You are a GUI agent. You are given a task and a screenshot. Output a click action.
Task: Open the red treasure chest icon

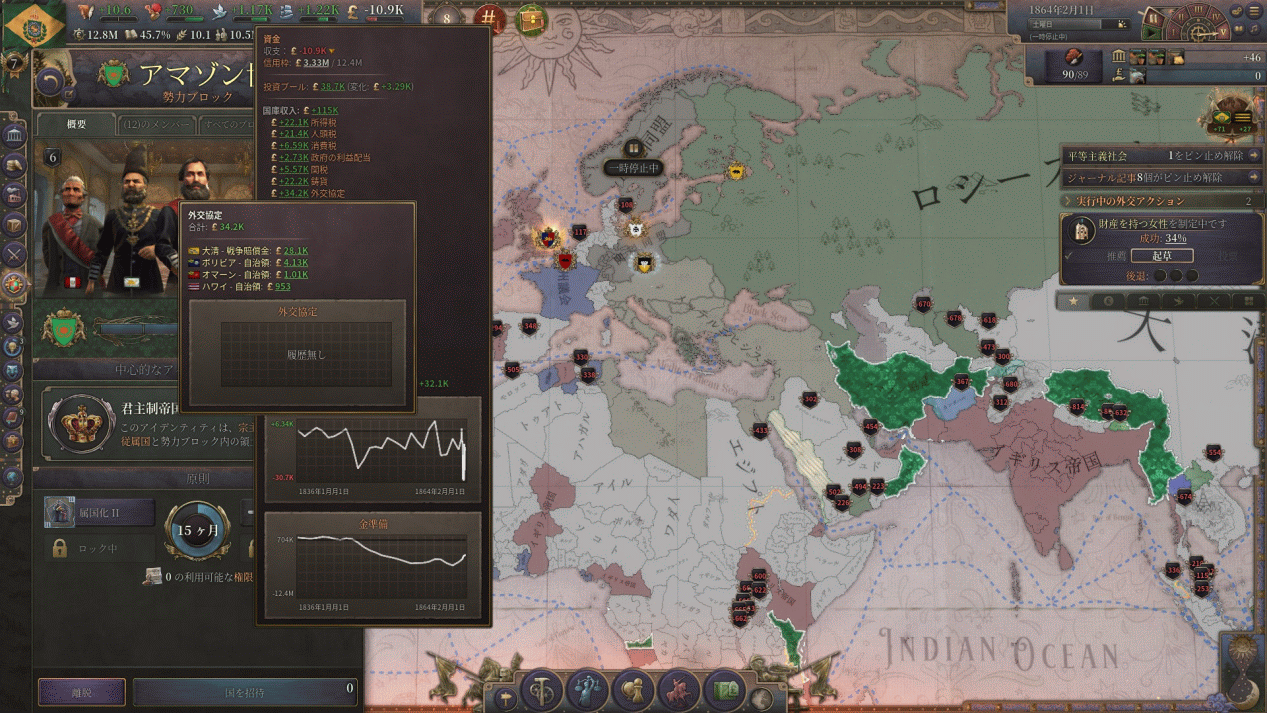pos(532,18)
